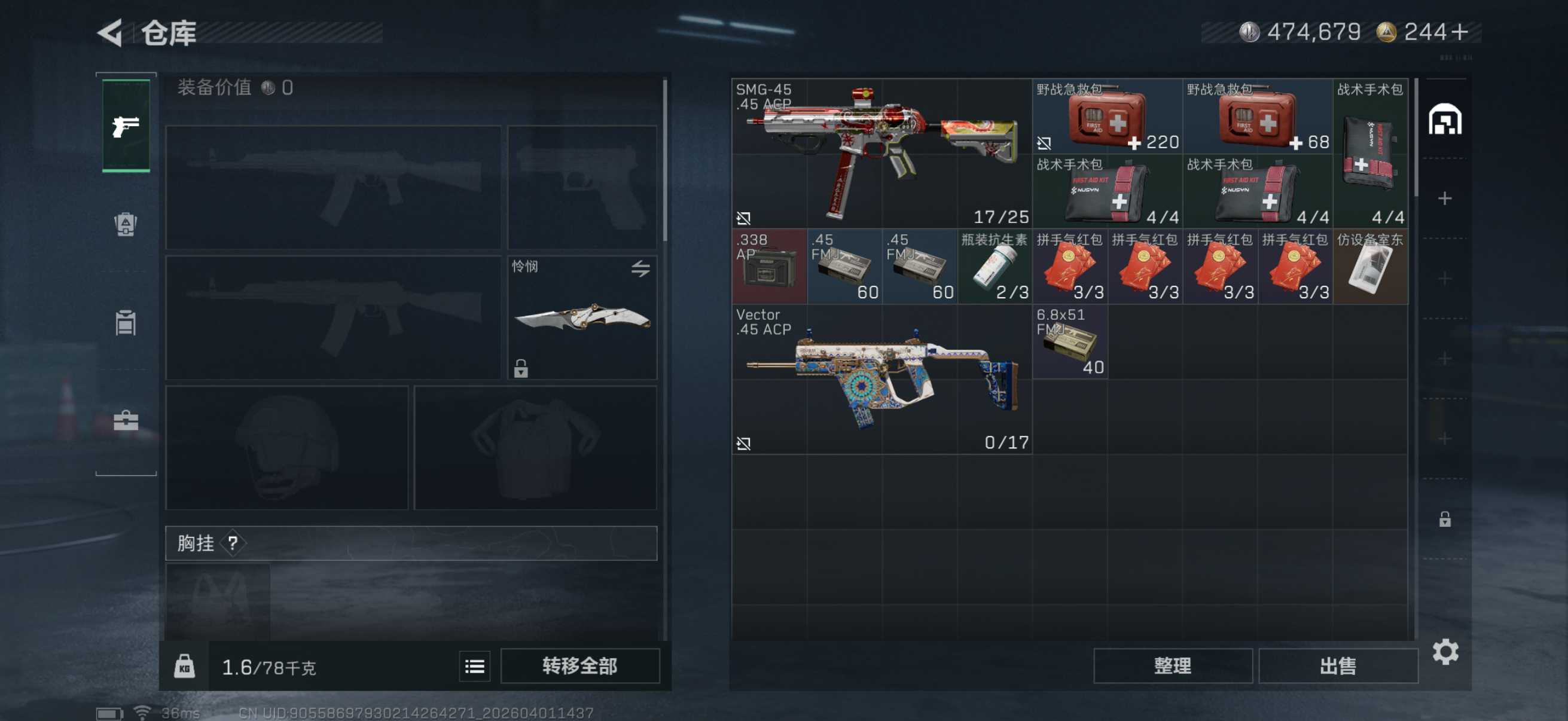The image size is (1568, 721).
Task: Open the 出售 sell mode
Action: point(1337,665)
